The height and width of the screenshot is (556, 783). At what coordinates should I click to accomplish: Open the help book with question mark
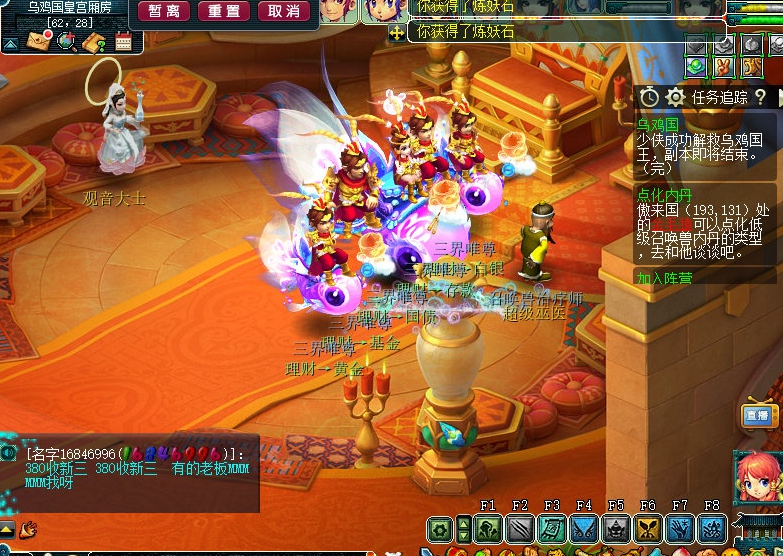(x=94, y=42)
